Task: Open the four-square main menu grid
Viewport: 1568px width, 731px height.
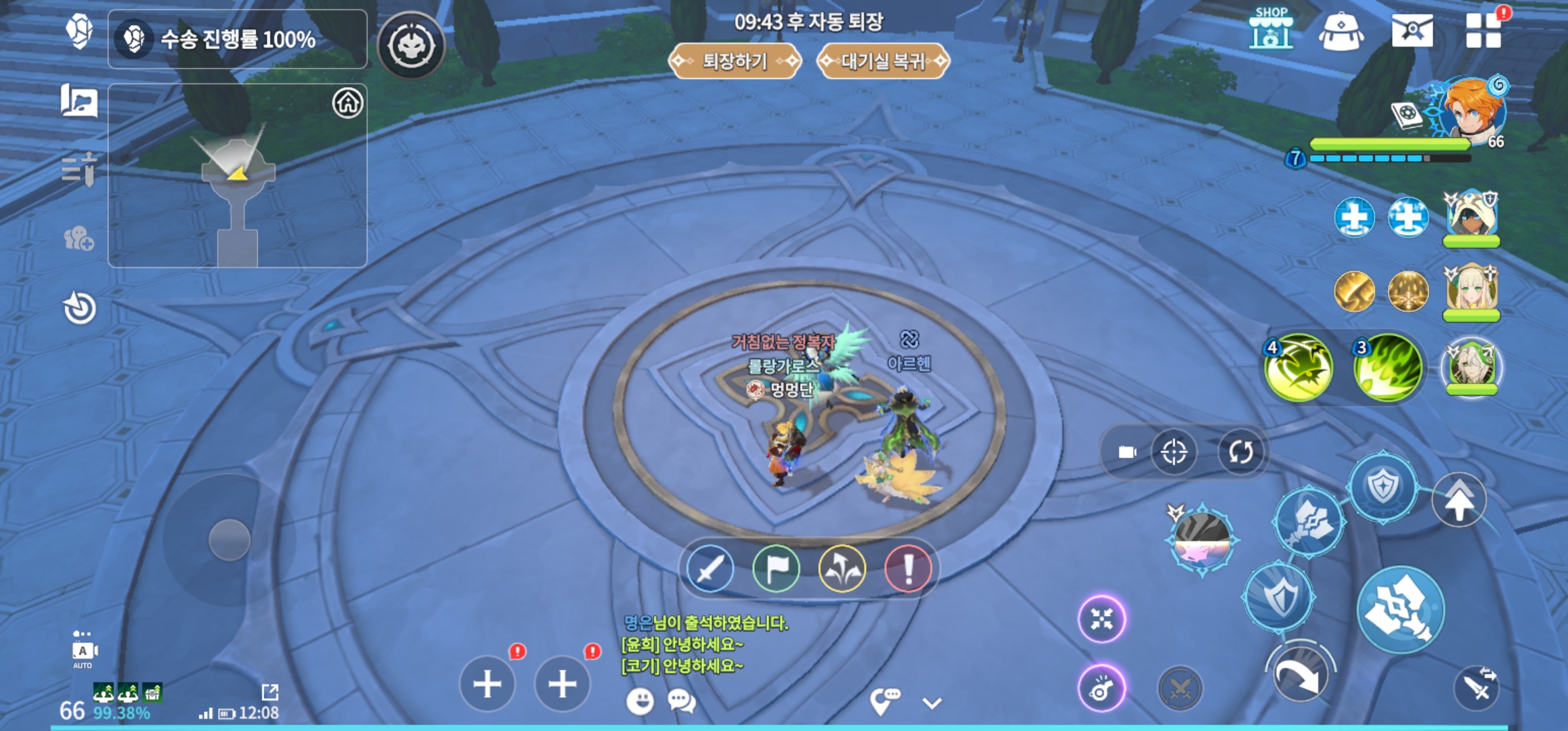Action: 1483,31
